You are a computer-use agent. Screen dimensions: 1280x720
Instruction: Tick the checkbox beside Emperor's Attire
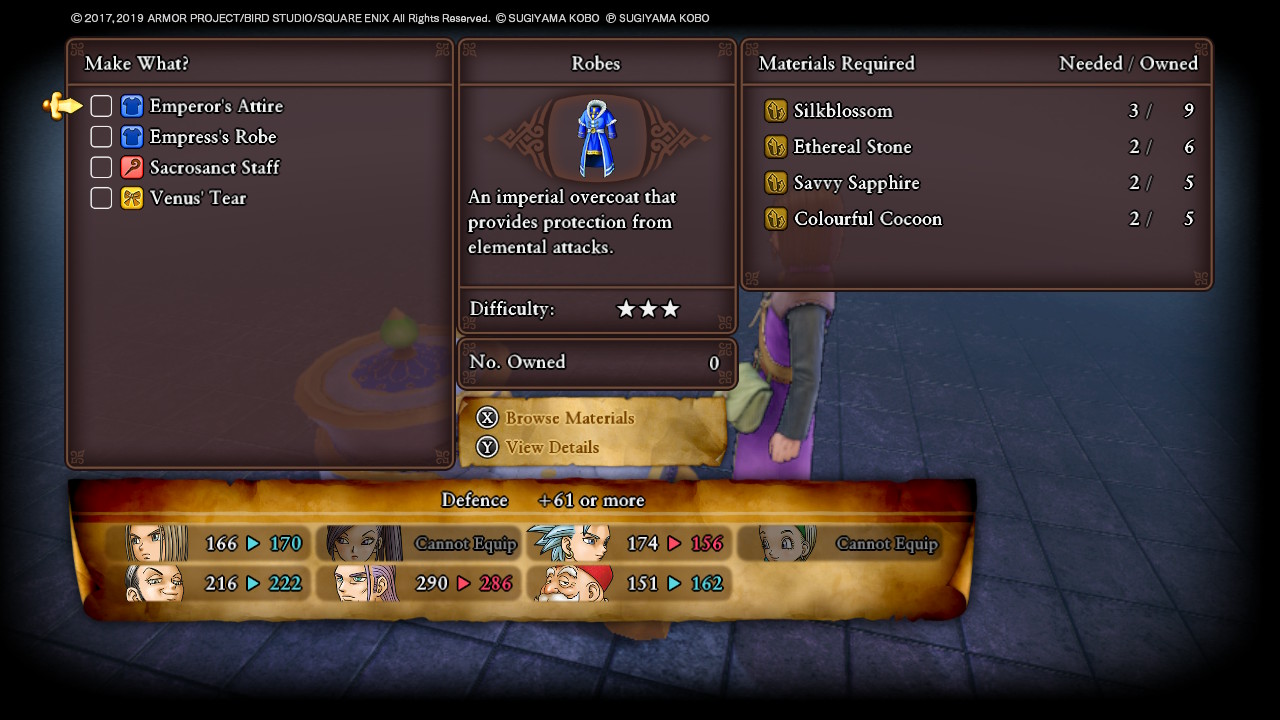[x=101, y=106]
